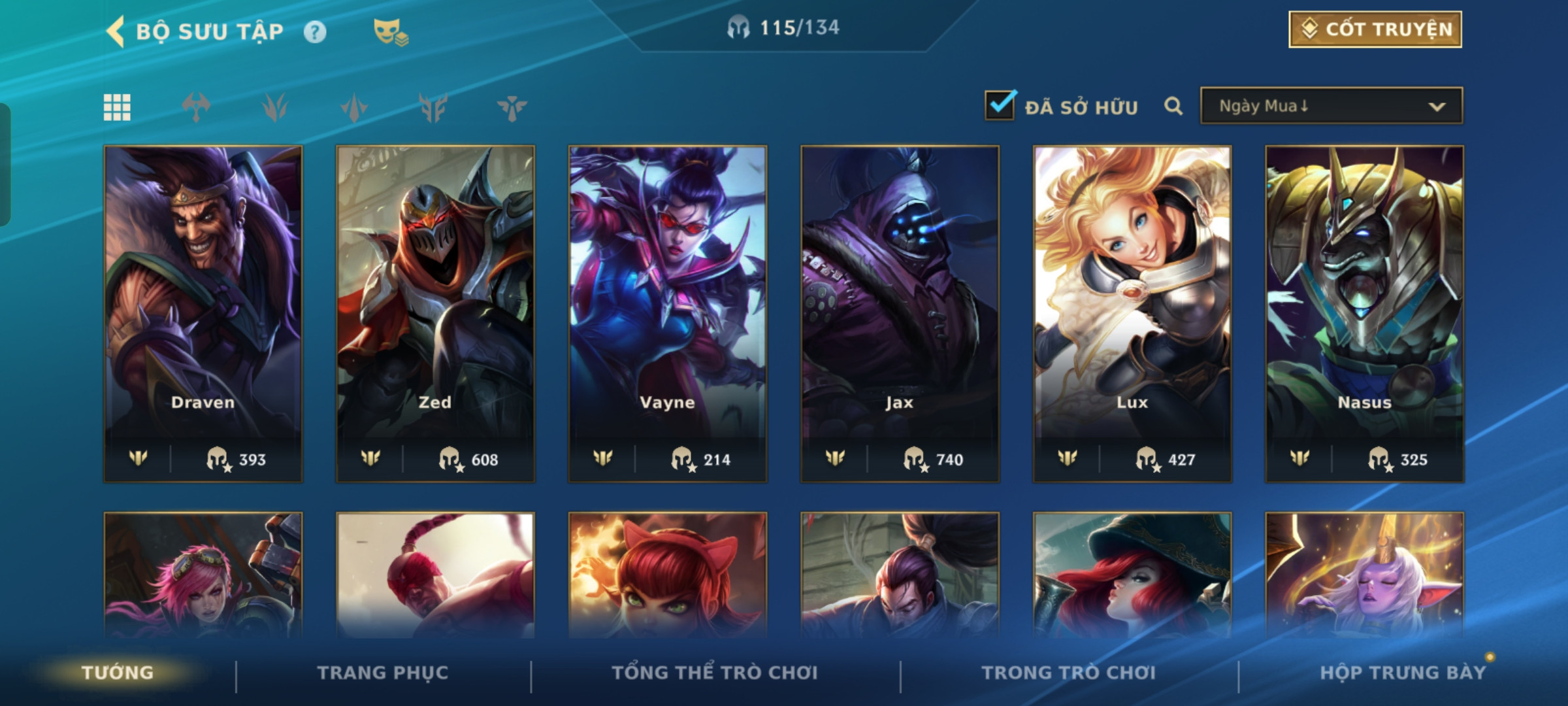The width and height of the screenshot is (1568, 706).
Task: Switch to the Trong Trò Chơi tab
Action: pyautogui.click(x=1069, y=673)
